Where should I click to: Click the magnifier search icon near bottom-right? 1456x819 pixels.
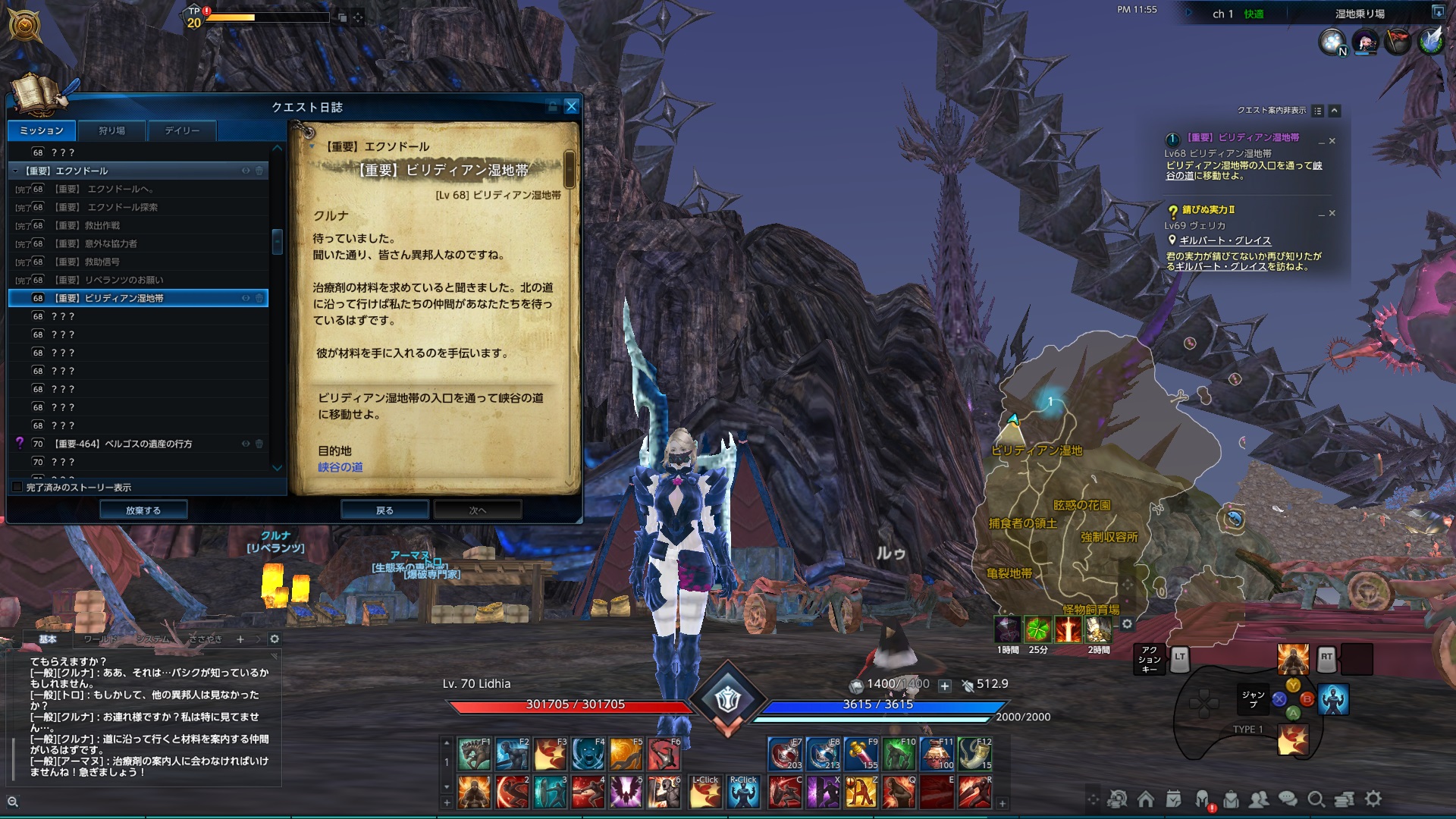pos(1316,800)
